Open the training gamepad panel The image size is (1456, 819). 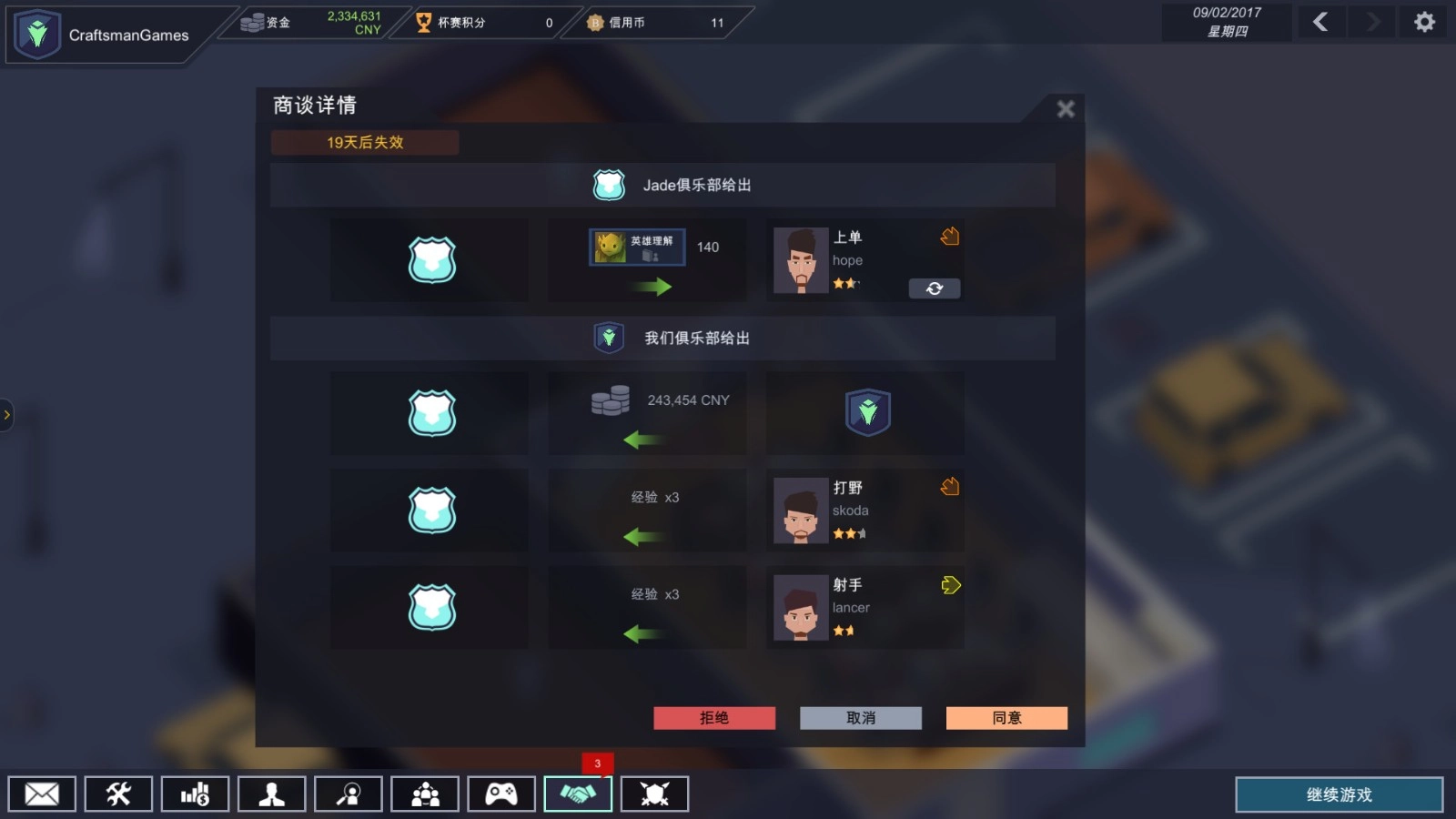point(501,794)
